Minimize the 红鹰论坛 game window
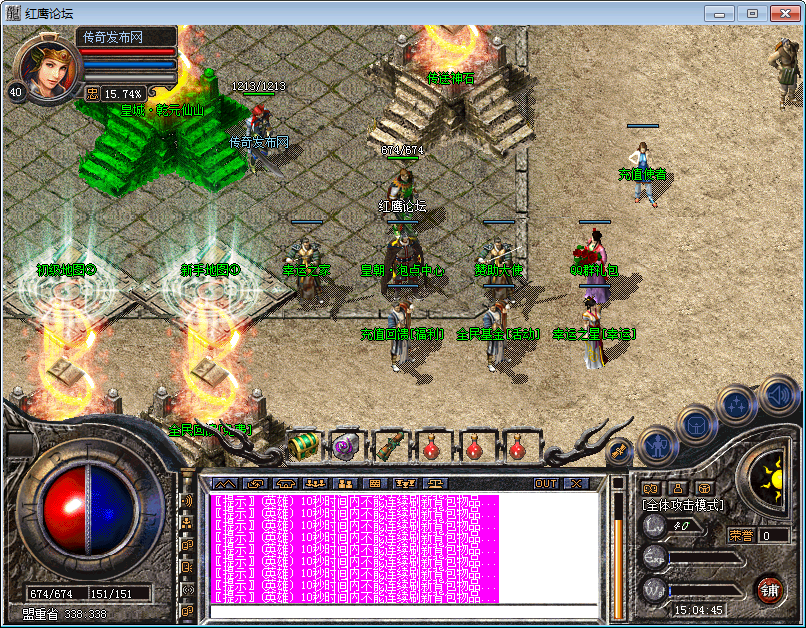Screen dimensions: 806x628 719,13
